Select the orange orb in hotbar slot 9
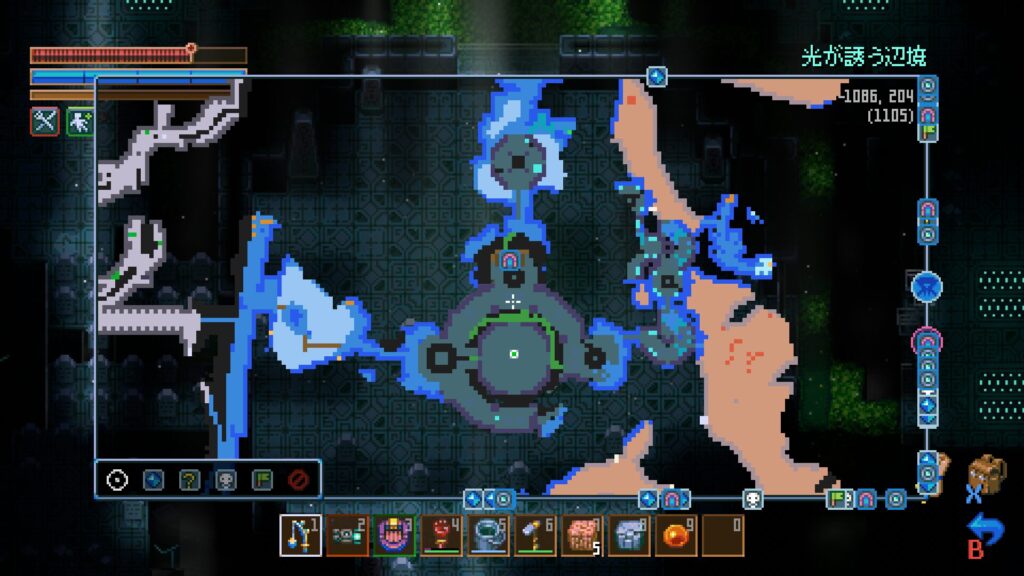 coord(676,535)
